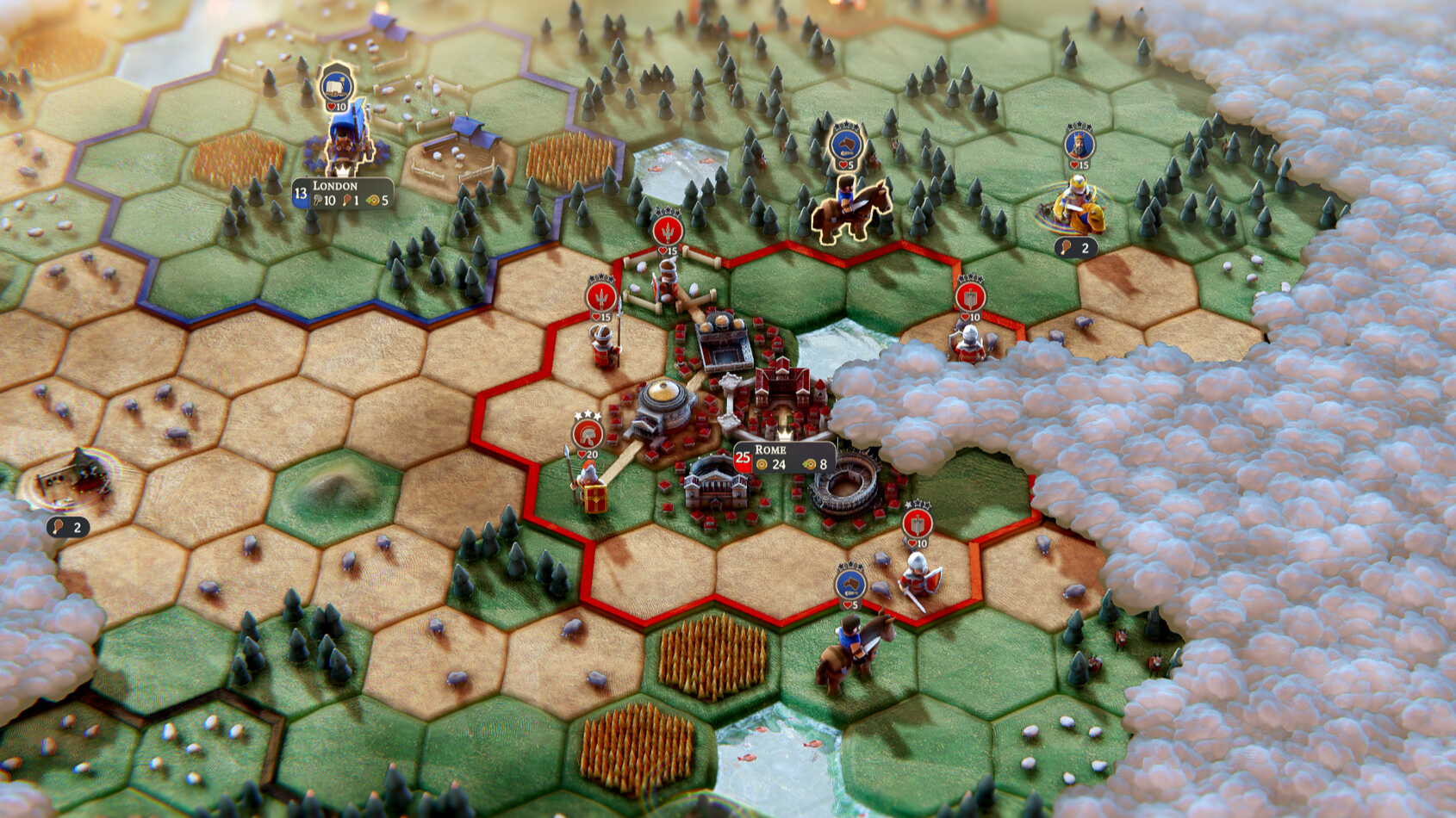Select the blue king unit badge

point(1079,144)
